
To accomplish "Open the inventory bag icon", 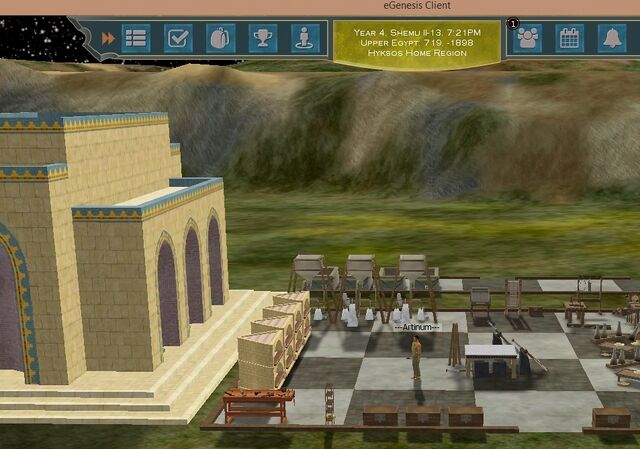I will pyautogui.click(x=220, y=38).
